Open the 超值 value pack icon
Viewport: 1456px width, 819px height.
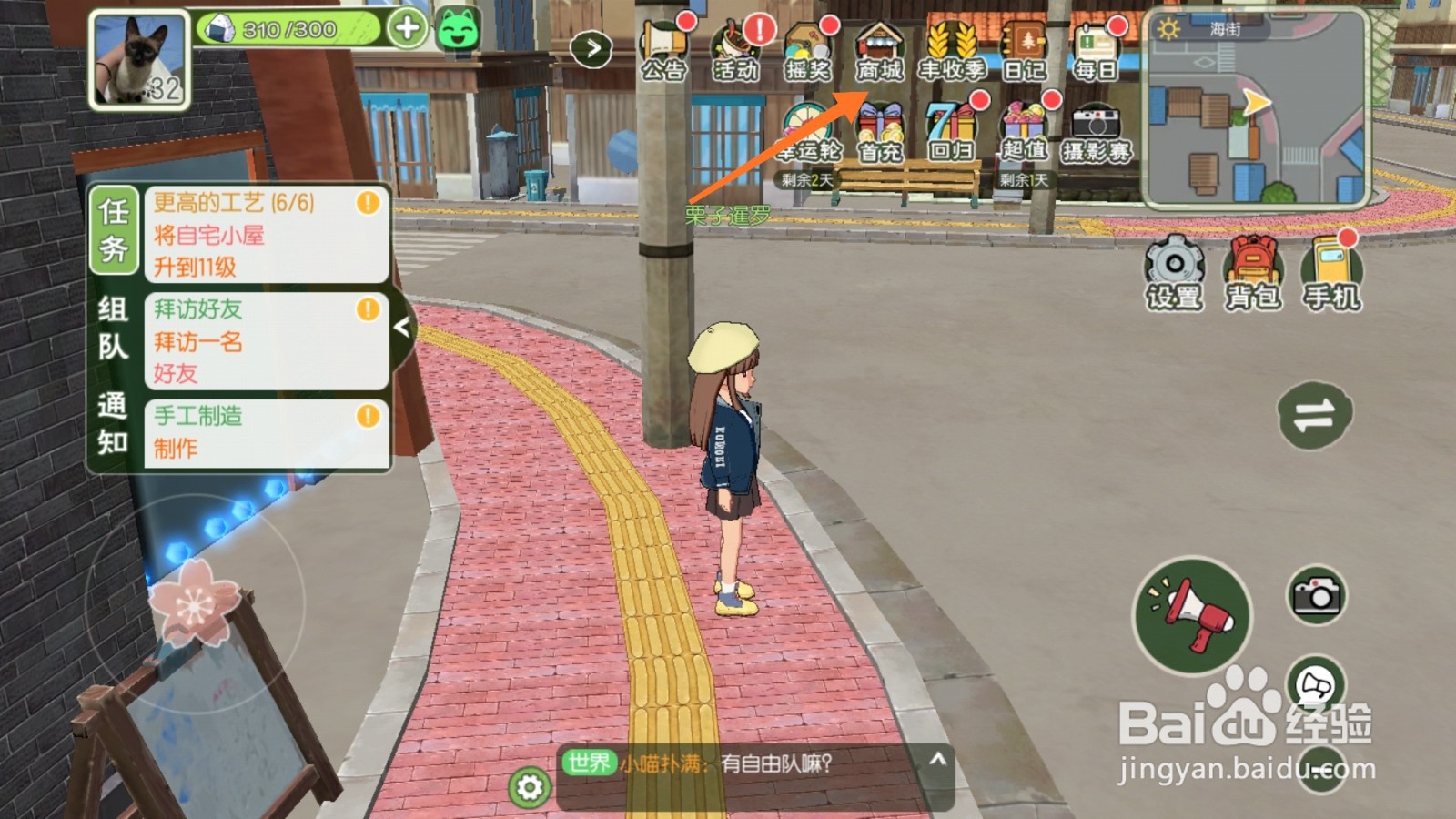tap(1023, 127)
